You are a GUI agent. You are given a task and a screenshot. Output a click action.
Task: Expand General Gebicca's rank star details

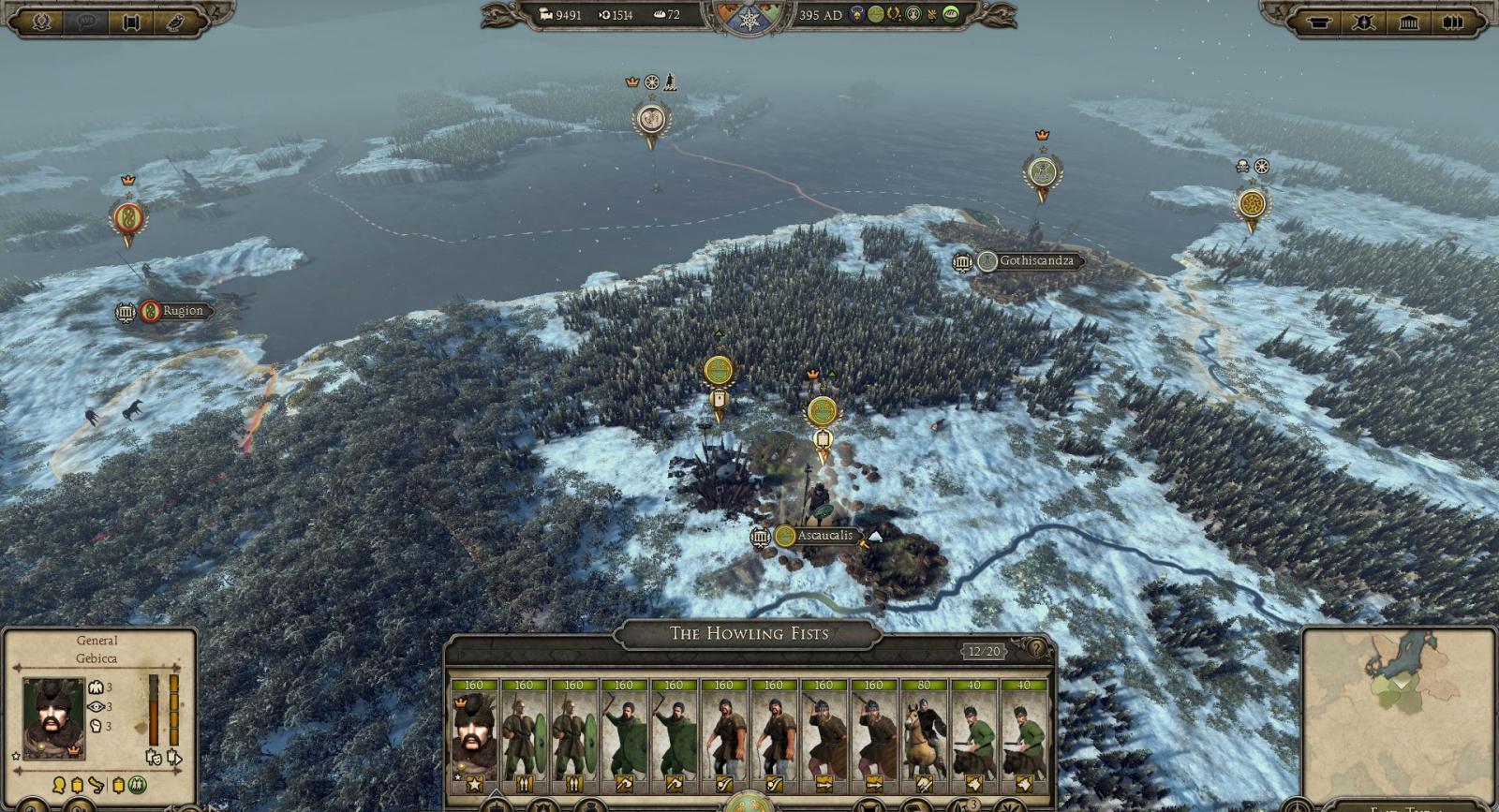pyautogui.click(x=16, y=757)
